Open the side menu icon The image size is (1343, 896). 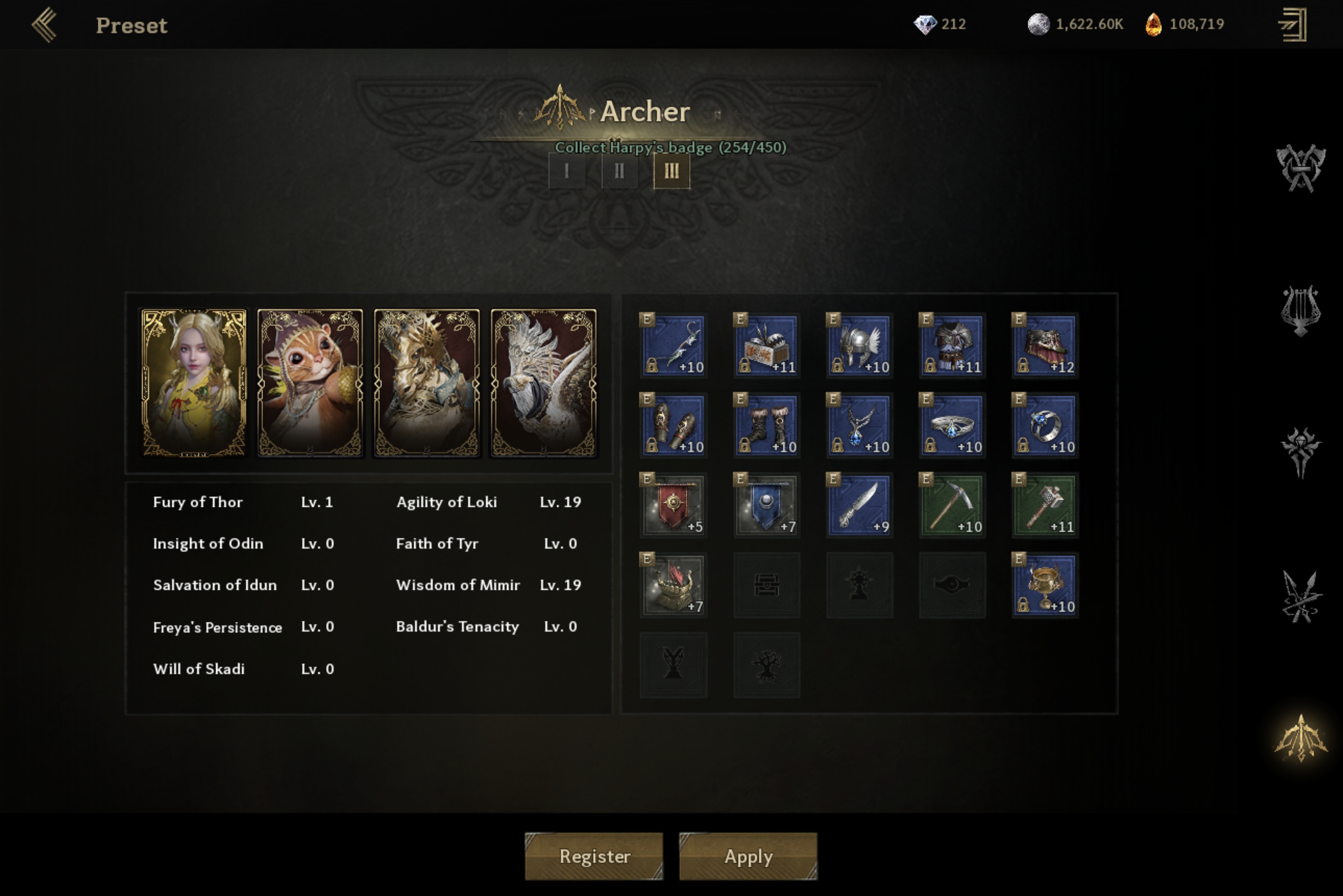pos(1293,25)
